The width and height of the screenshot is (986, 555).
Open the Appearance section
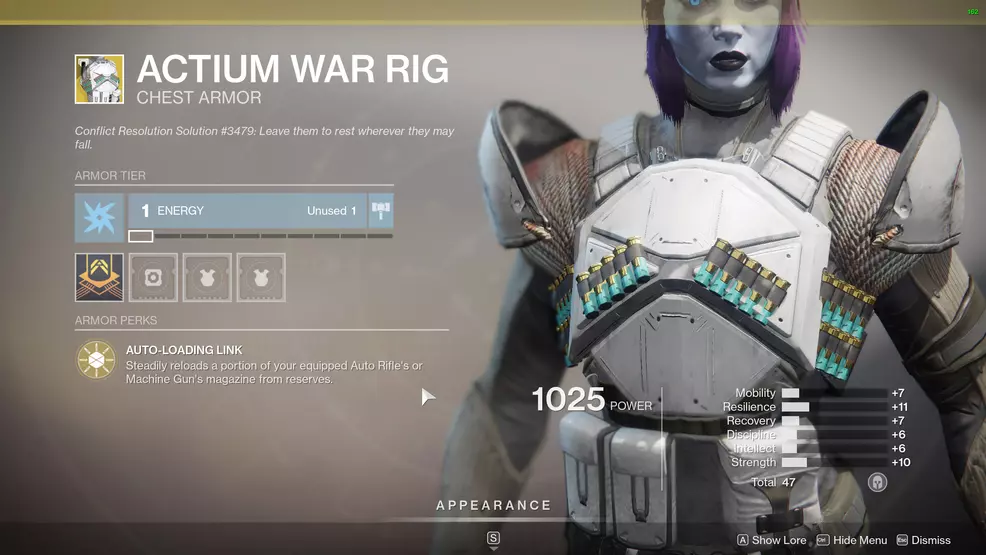click(x=493, y=506)
